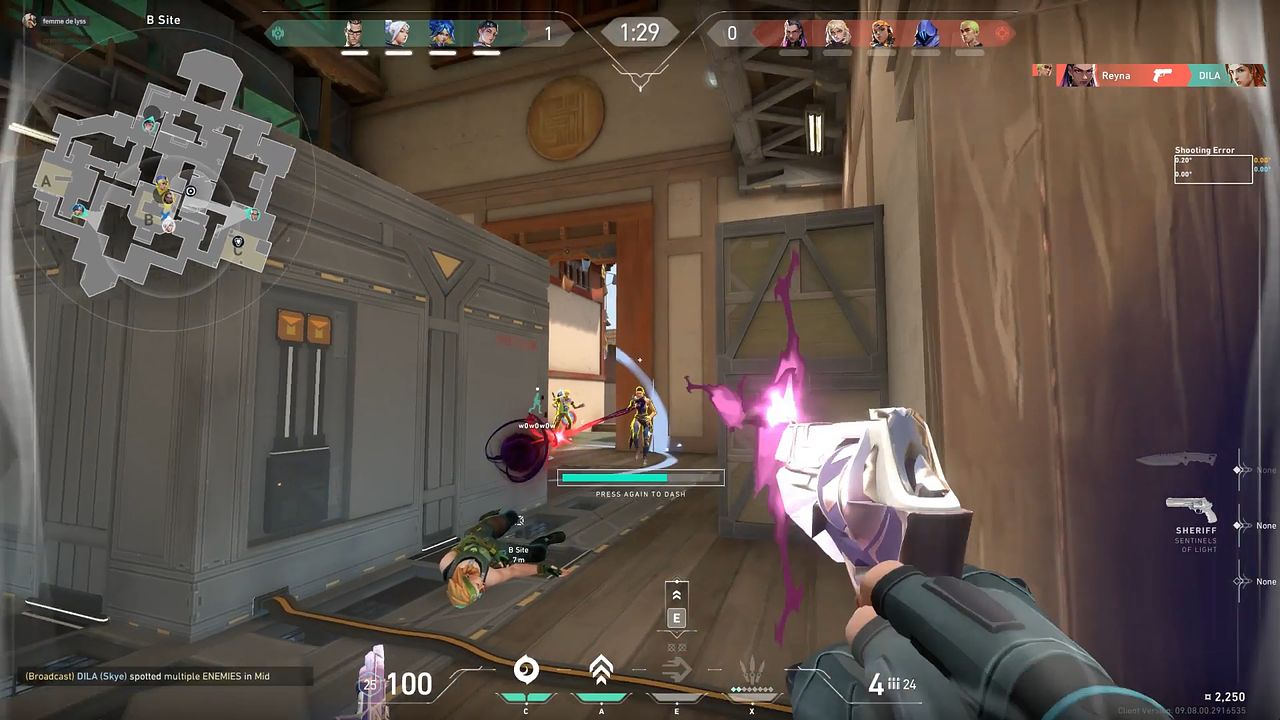Screen dimensions: 1280x720
Task: Click the green-haired Gekko enemy portrait
Action: [970, 34]
